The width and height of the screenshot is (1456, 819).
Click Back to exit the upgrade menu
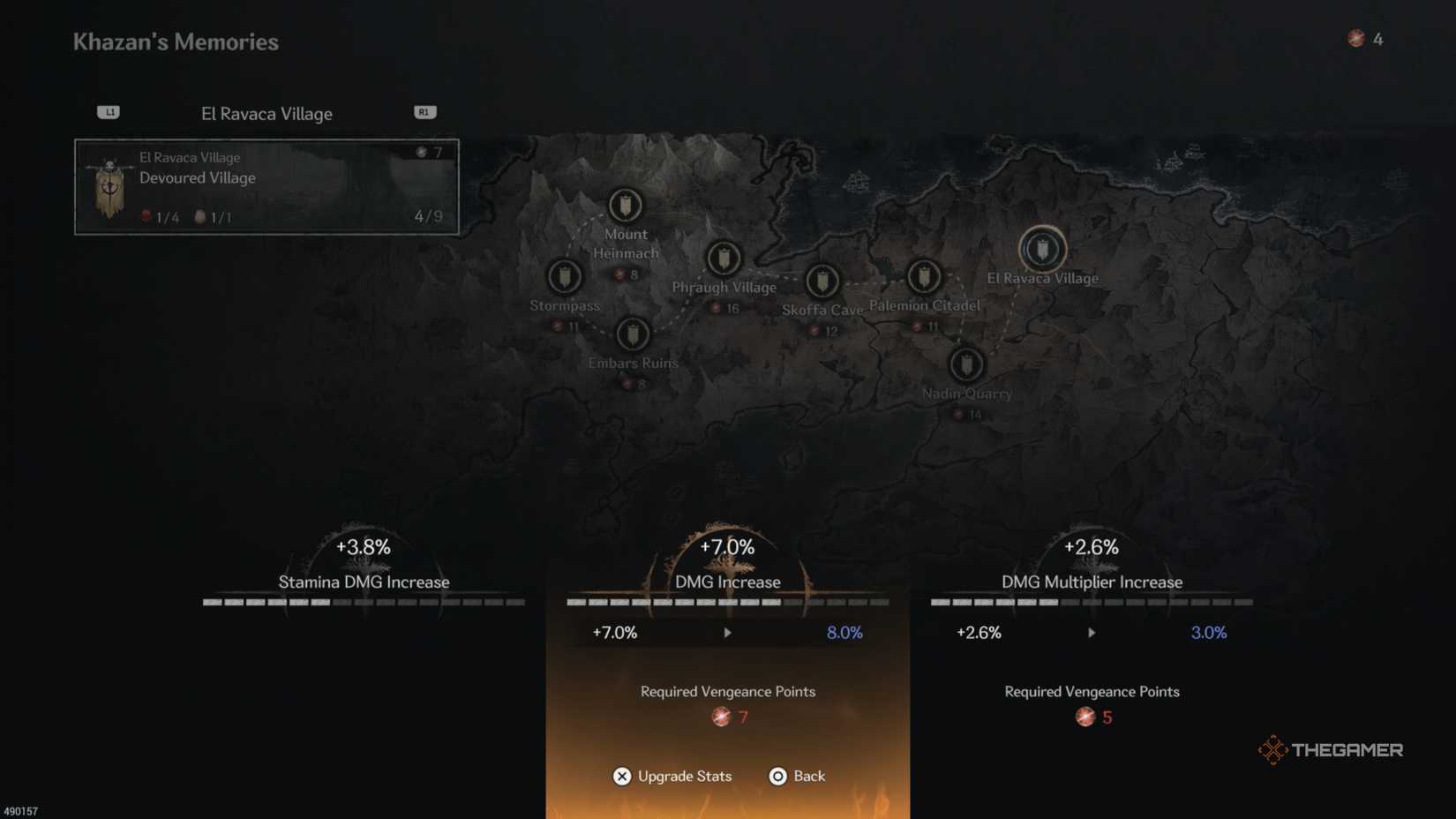click(x=797, y=777)
